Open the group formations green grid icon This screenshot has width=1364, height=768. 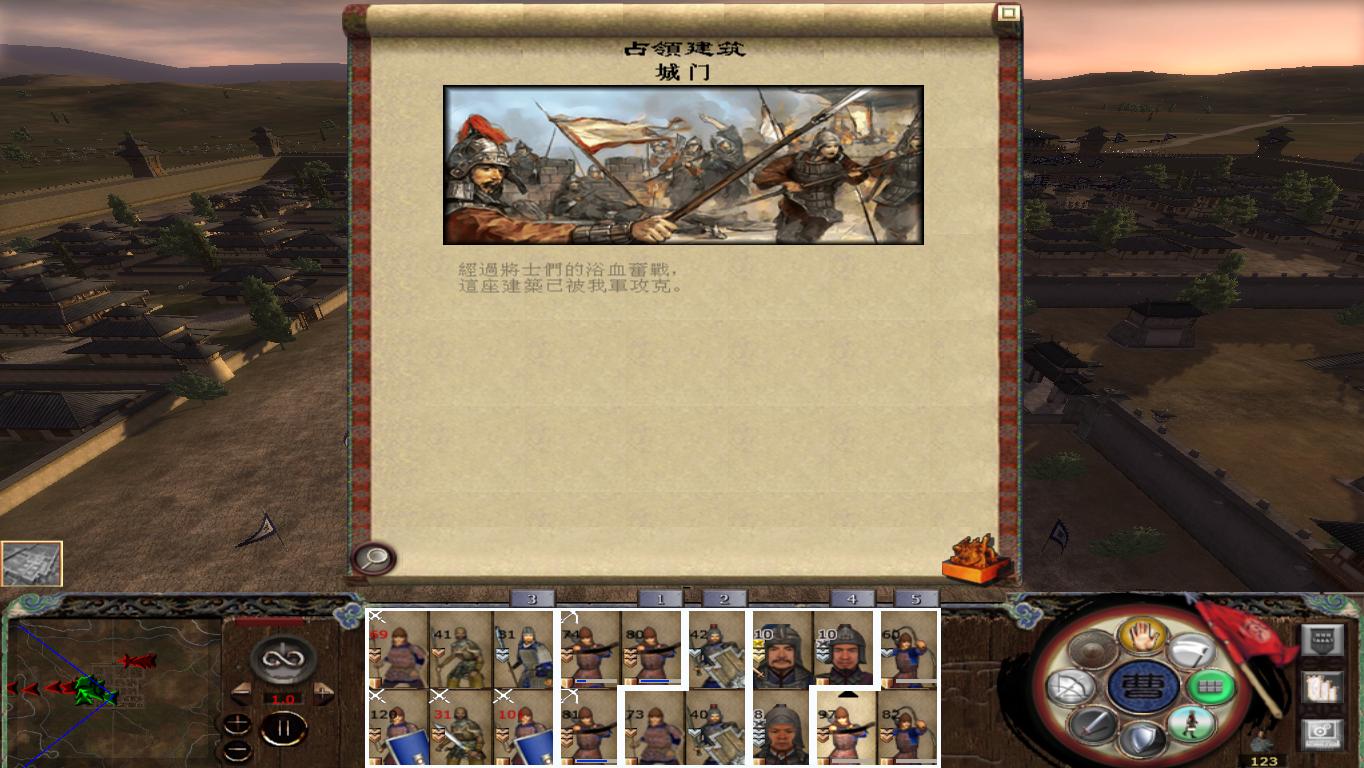tap(1212, 686)
